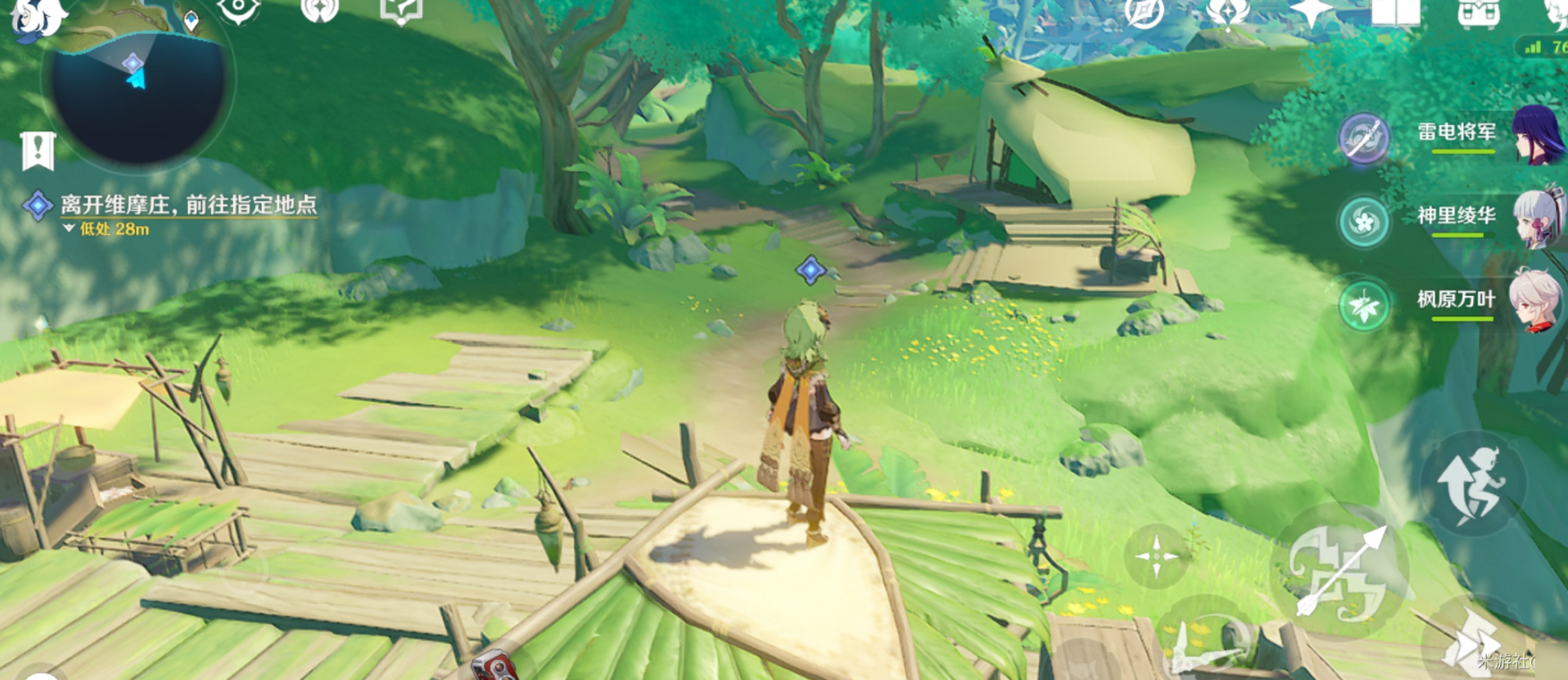Toggle the crosshair aiming mode button

(x=1156, y=556)
